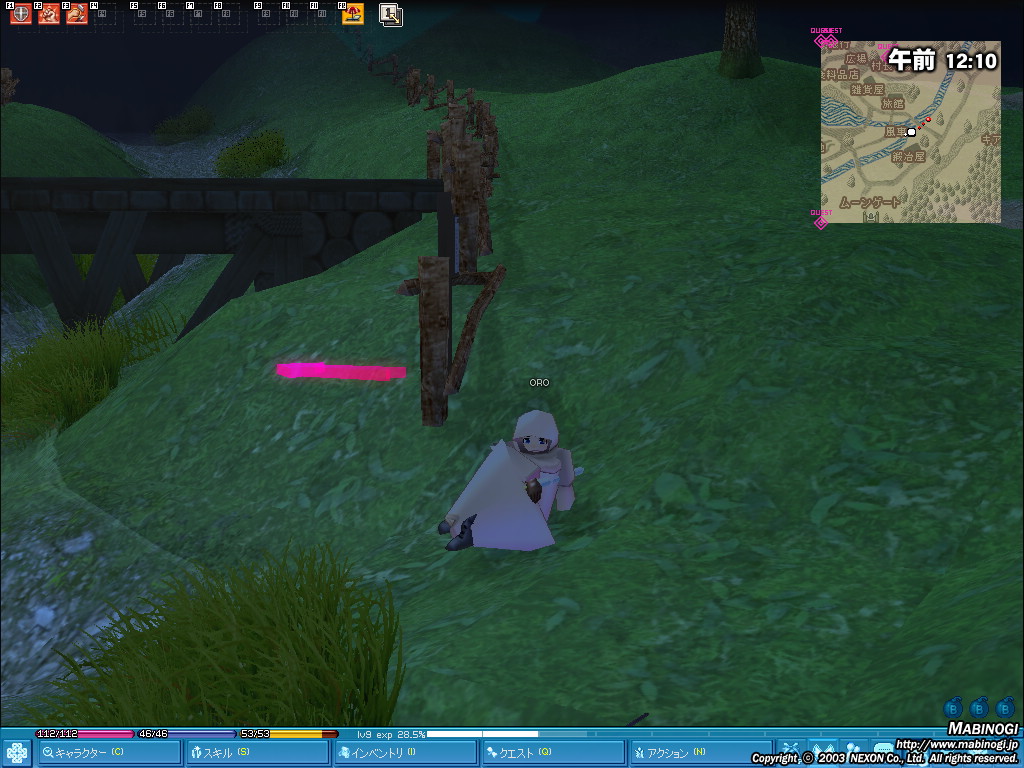
Task: Click the ムーンゲート moon gate map label
Action: click(x=870, y=203)
